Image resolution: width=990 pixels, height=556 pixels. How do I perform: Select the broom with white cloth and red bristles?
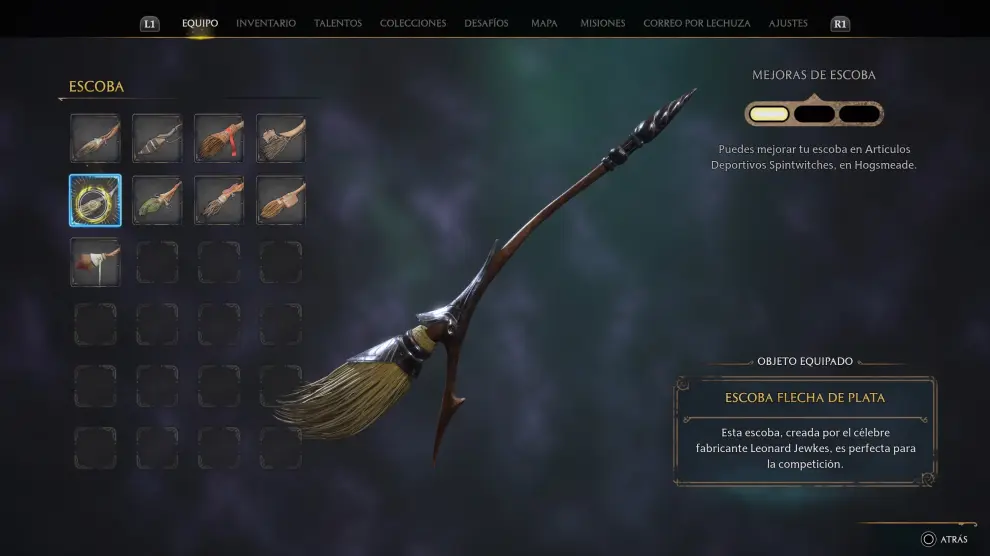click(x=95, y=262)
